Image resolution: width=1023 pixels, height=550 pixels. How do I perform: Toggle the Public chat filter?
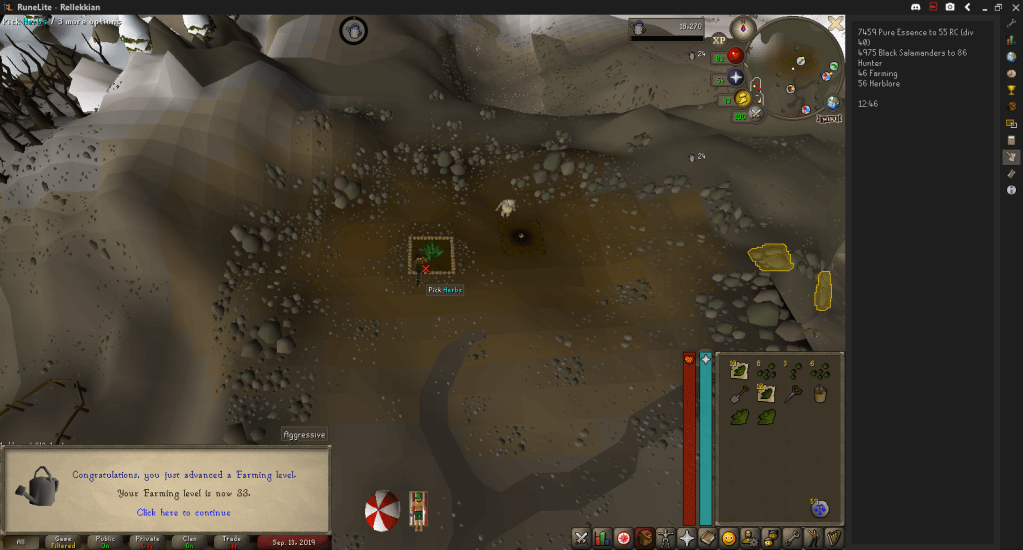click(105, 541)
